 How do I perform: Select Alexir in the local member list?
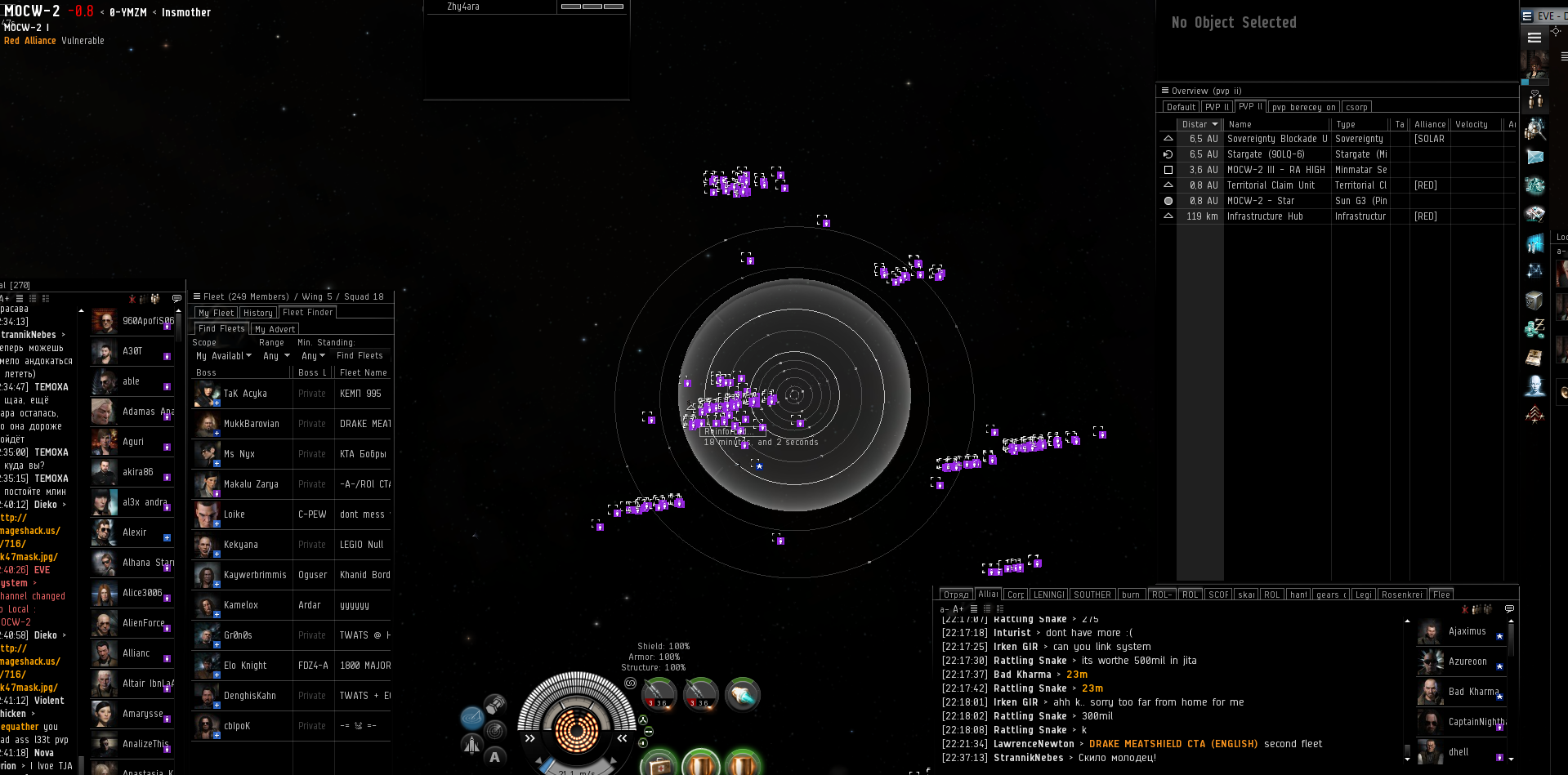tap(134, 532)
